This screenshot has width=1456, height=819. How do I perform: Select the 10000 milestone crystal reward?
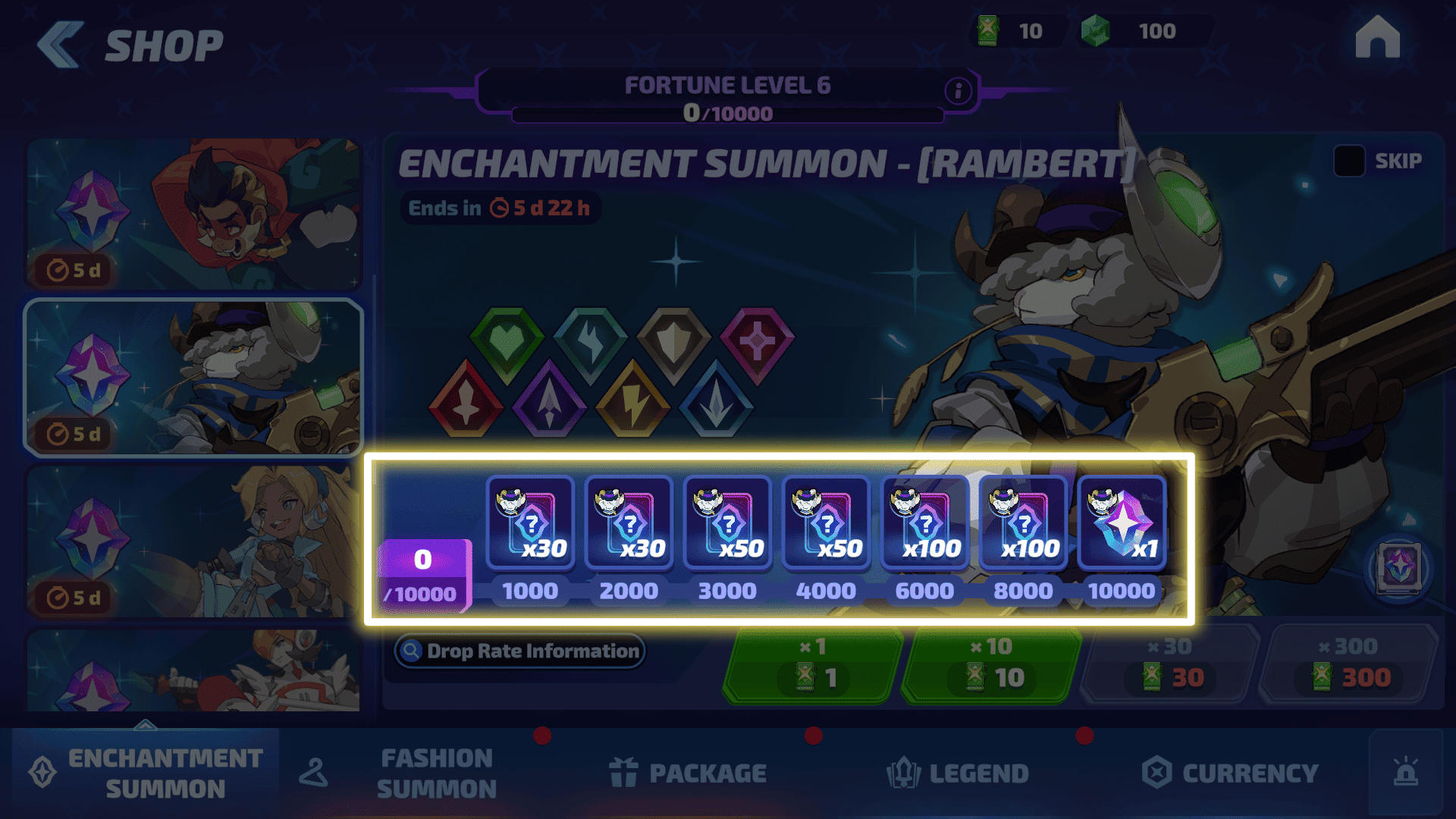(x=1122, y=523)
